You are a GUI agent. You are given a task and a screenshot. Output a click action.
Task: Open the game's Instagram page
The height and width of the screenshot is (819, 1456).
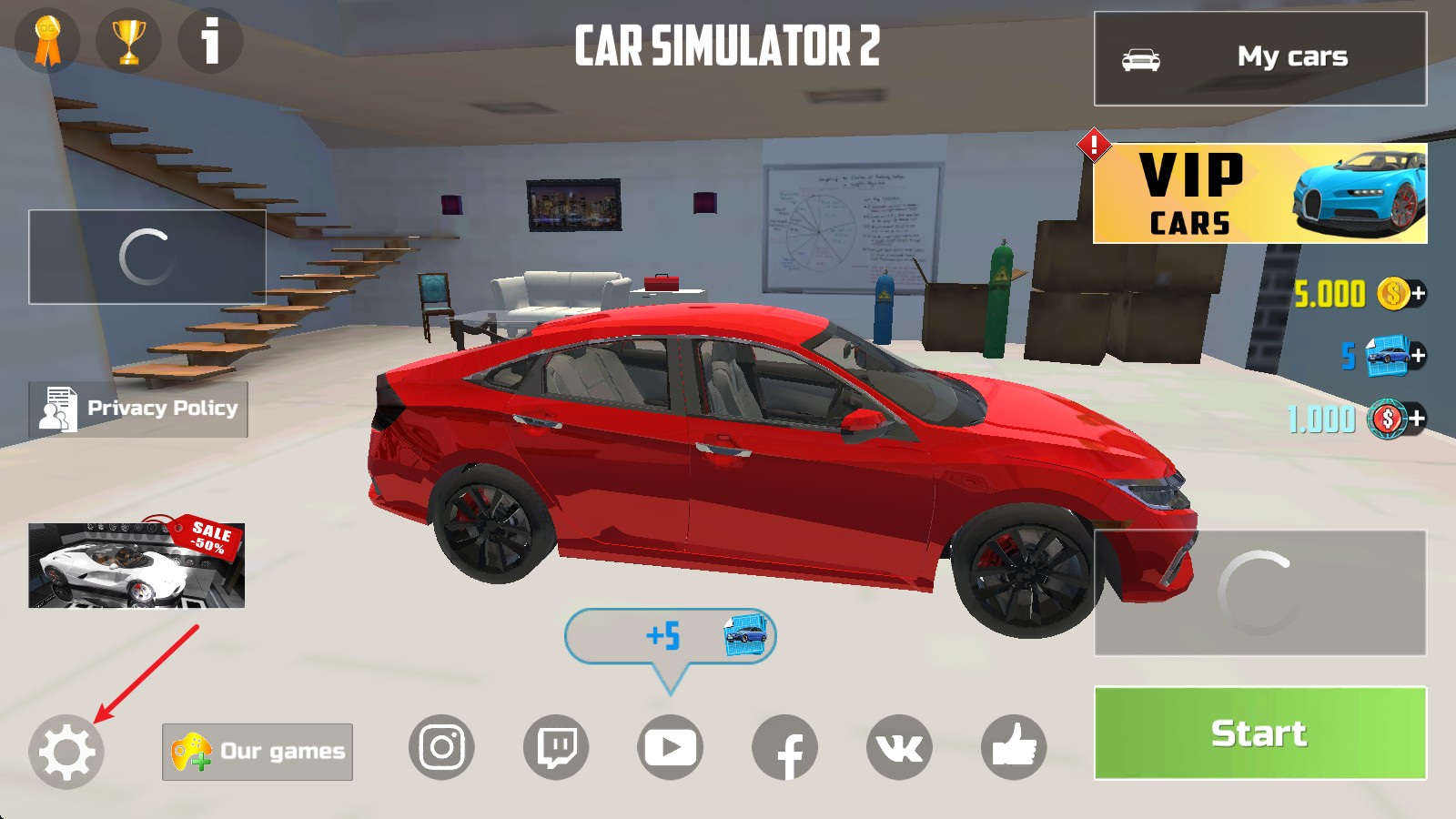(x=441, y=748)
